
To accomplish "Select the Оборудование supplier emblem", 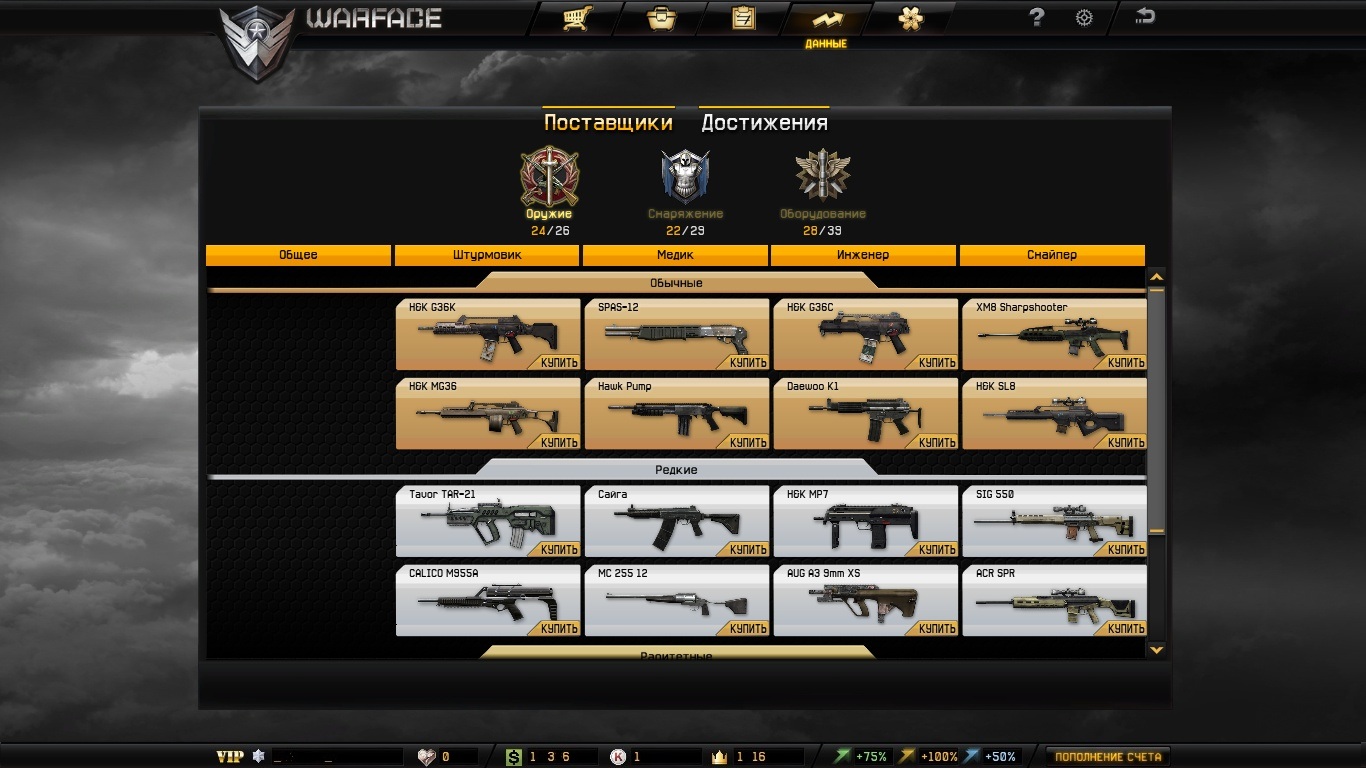I will [x=822, y=177].
